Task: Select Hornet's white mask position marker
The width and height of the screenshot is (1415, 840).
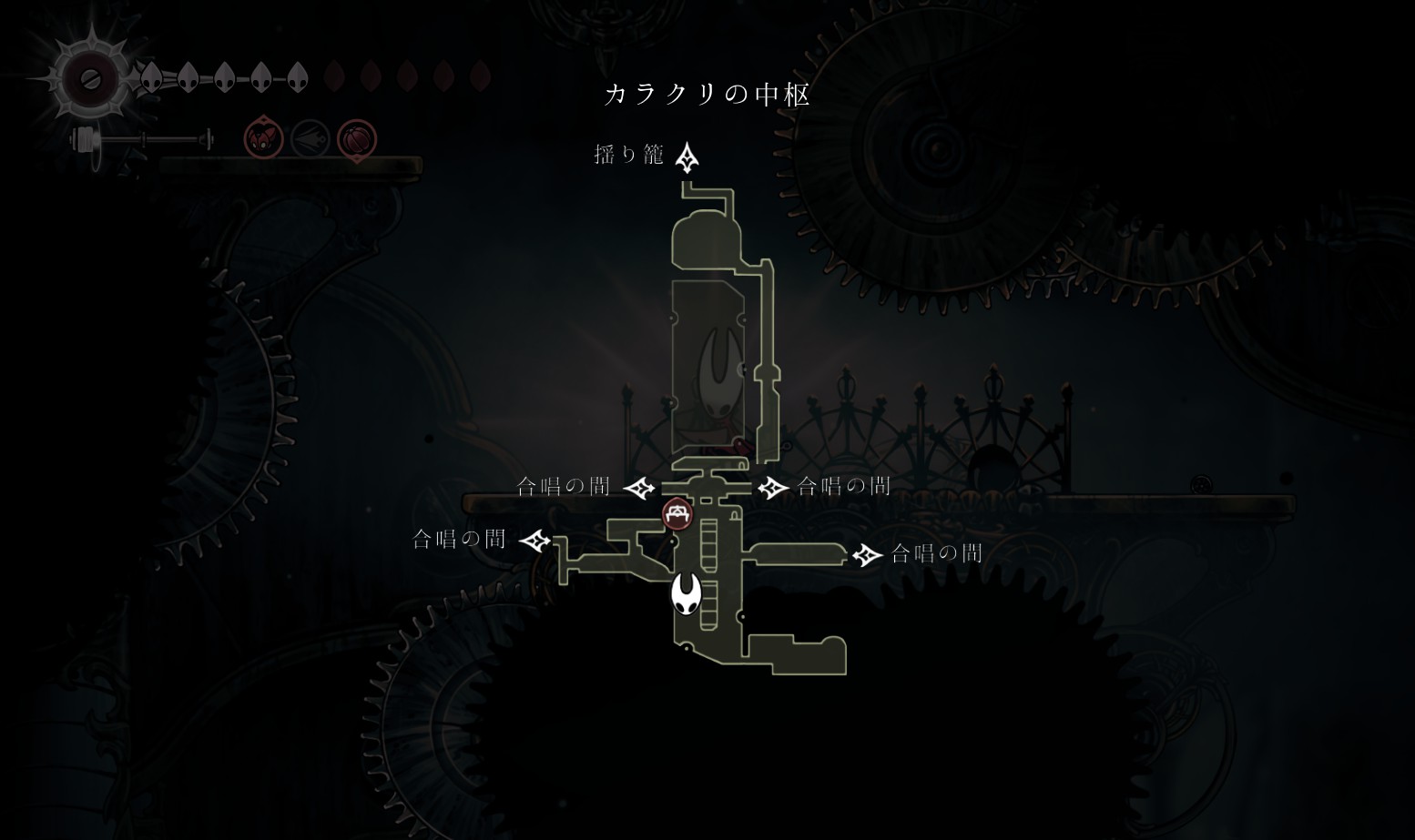Action: [x=687, y=594]
